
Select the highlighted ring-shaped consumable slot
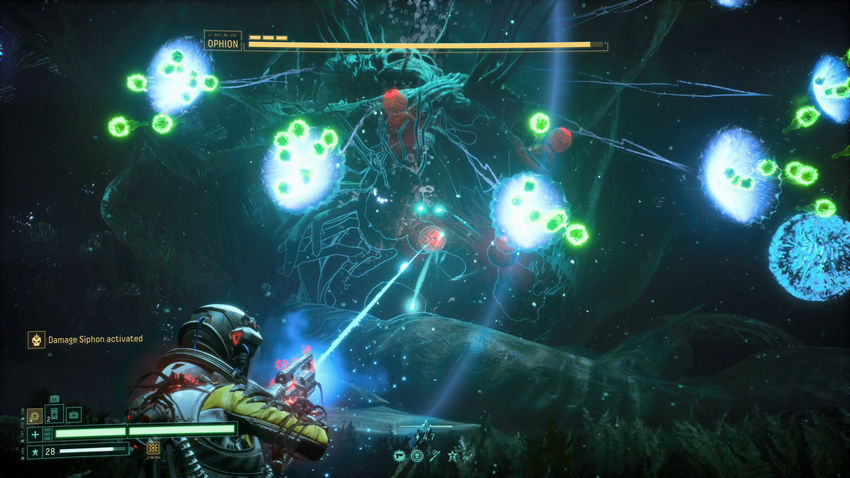(x=35, y=414)
